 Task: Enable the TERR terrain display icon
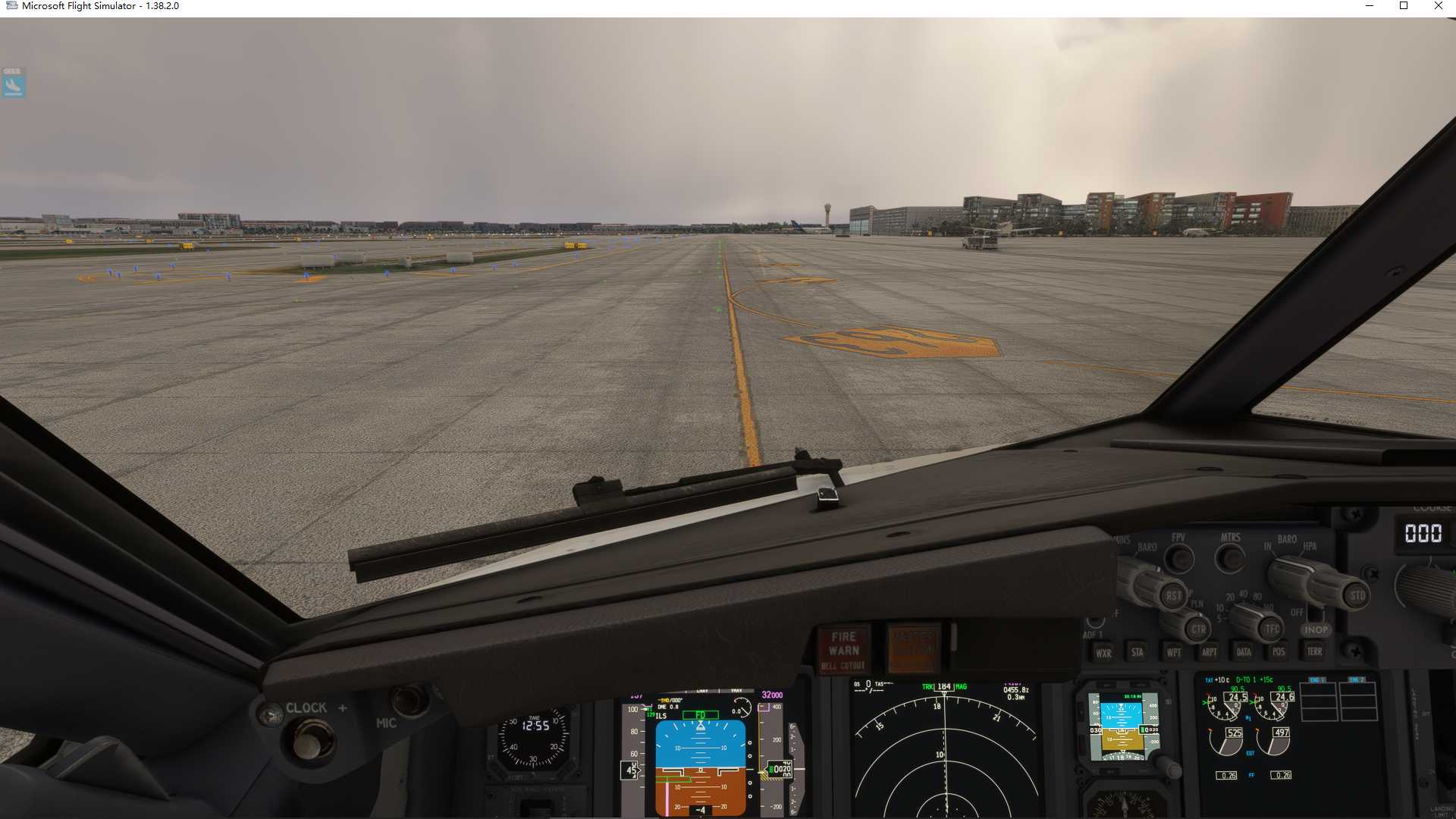(1315, 653)
